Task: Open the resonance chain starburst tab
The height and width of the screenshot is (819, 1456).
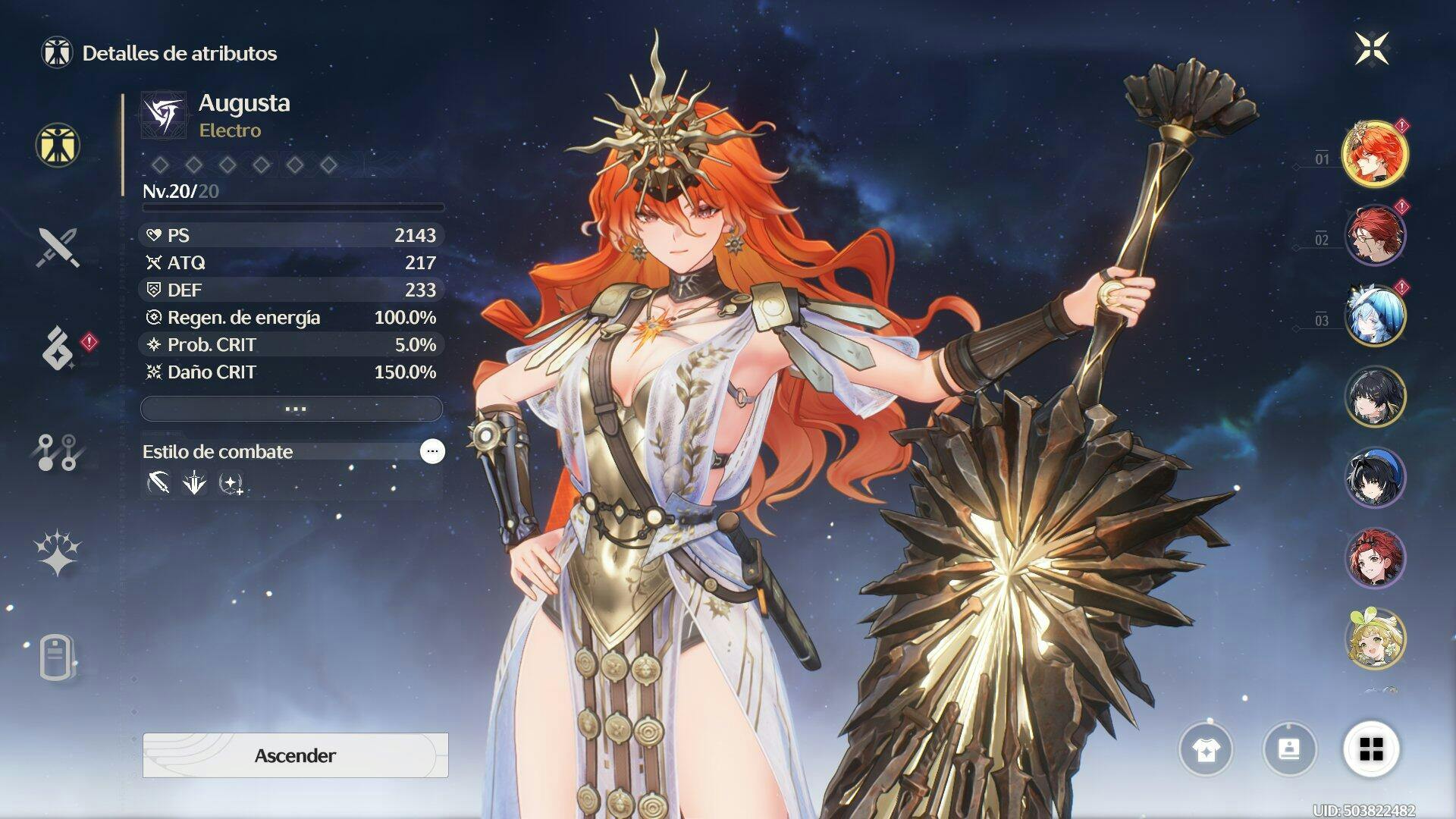Action: point(58,552)
